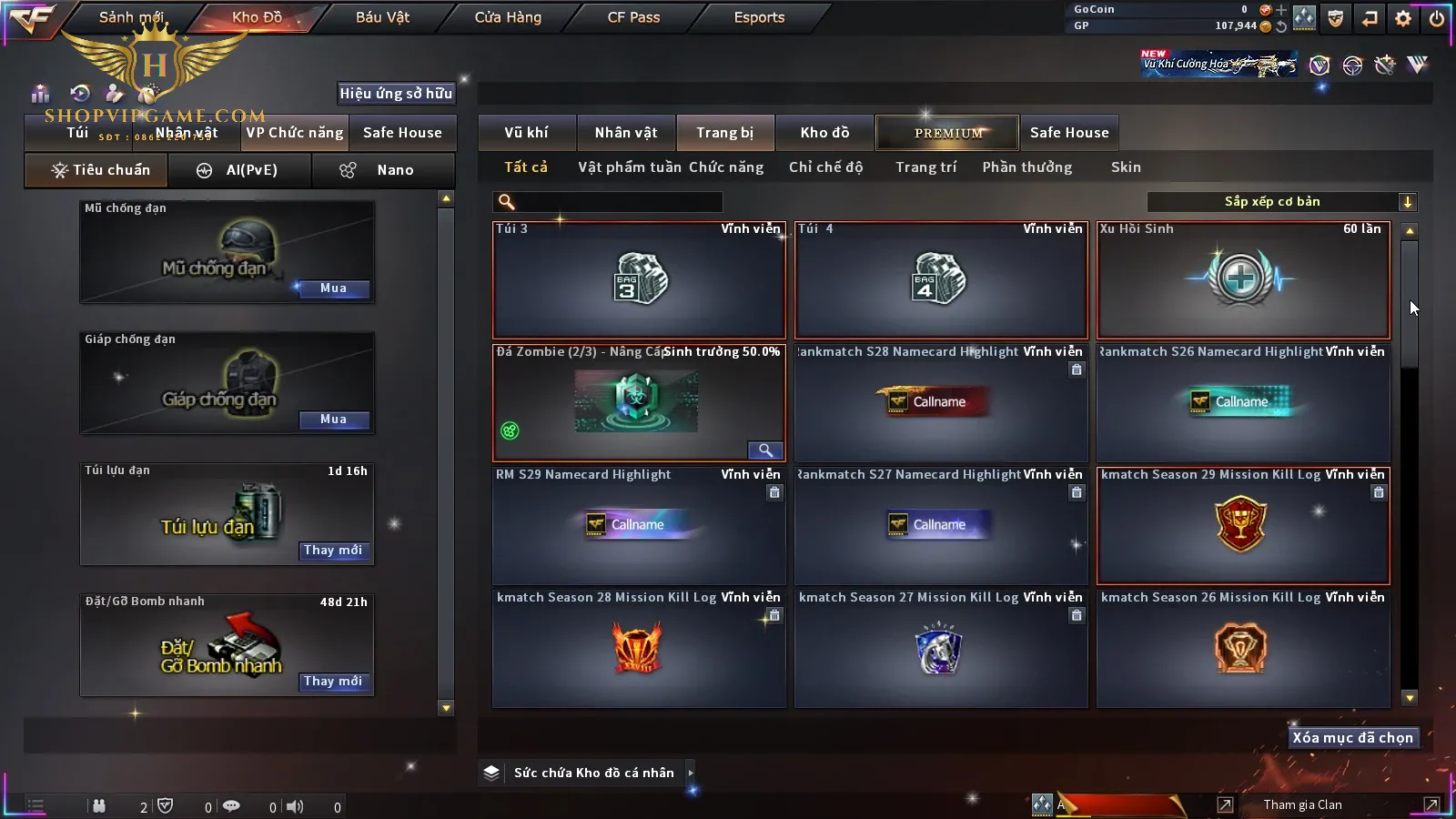The image size is (1456, 819).
Task: Switch loadout to AI(PvE)
Action: click(x=239, y=170)
